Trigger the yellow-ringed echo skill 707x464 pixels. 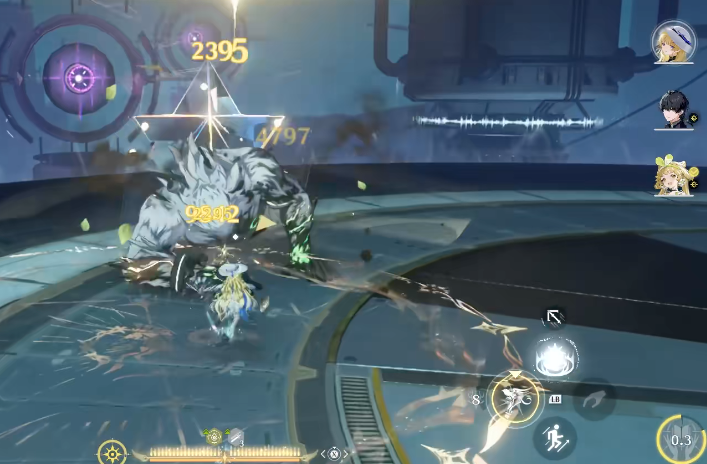pyautogui.click(x=516, y=398)
